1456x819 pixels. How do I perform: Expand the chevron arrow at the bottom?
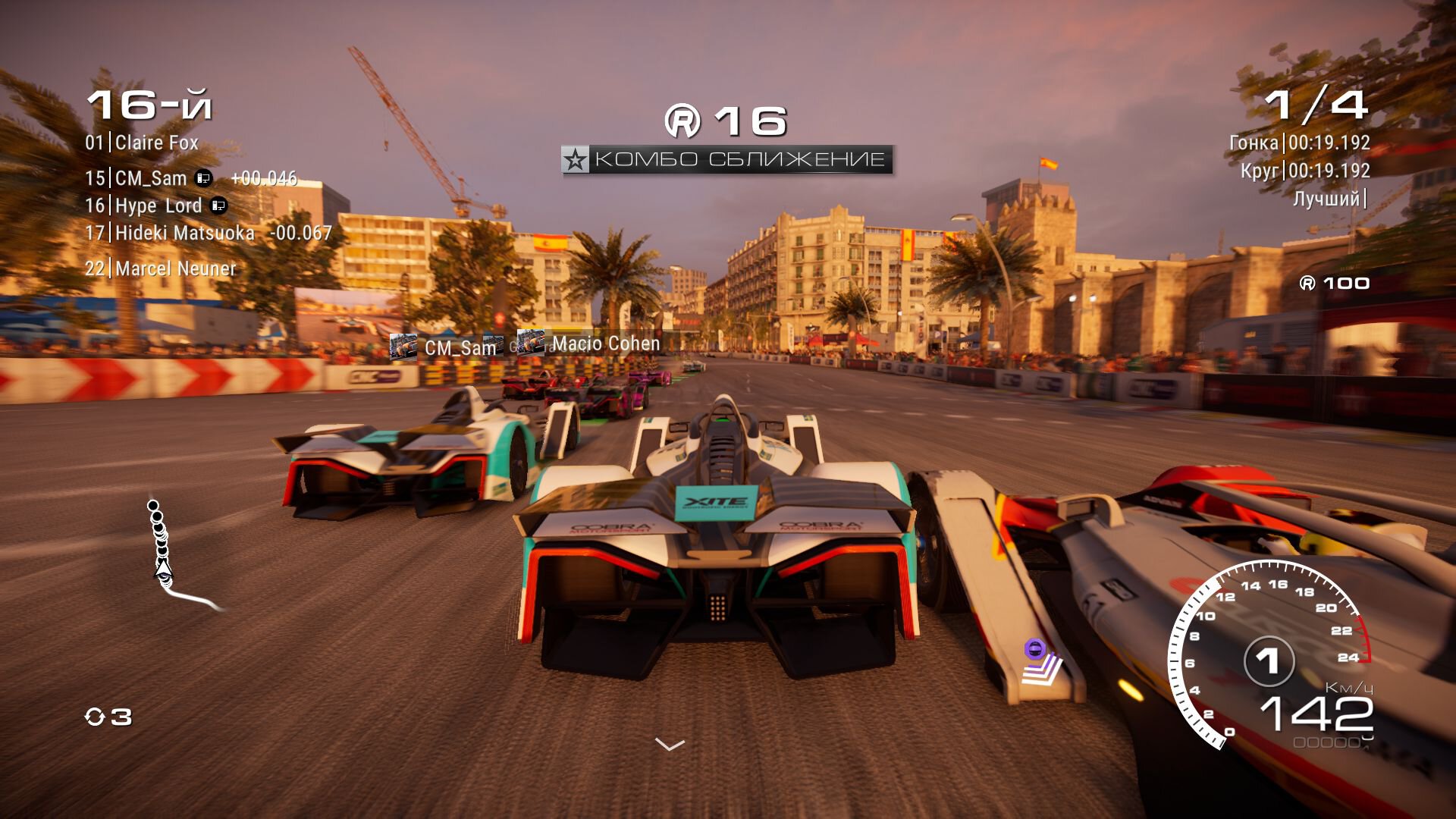670,745
